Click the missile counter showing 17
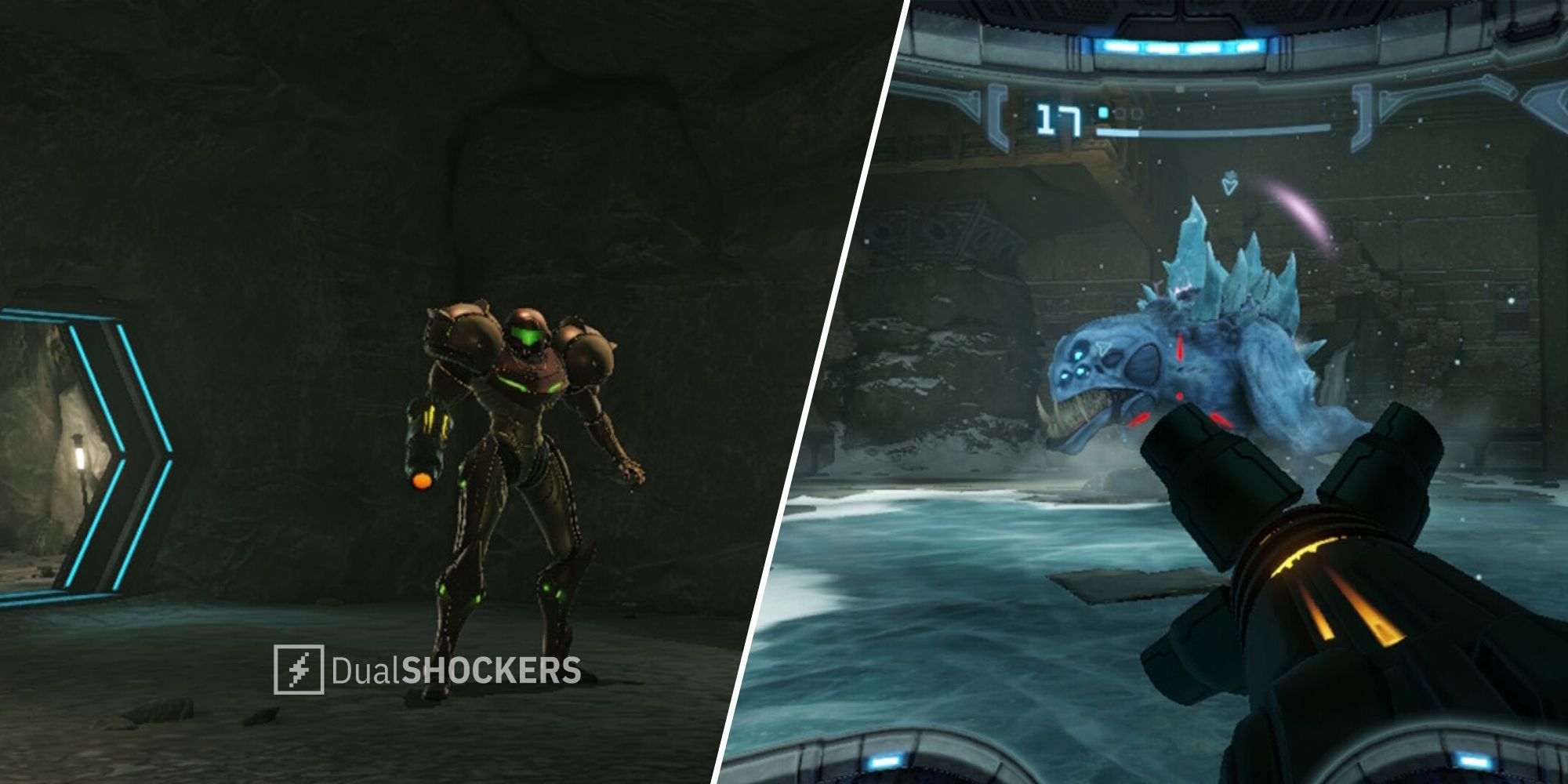This screenshot has width=1568, height=784. click(x=1058, y=120)
